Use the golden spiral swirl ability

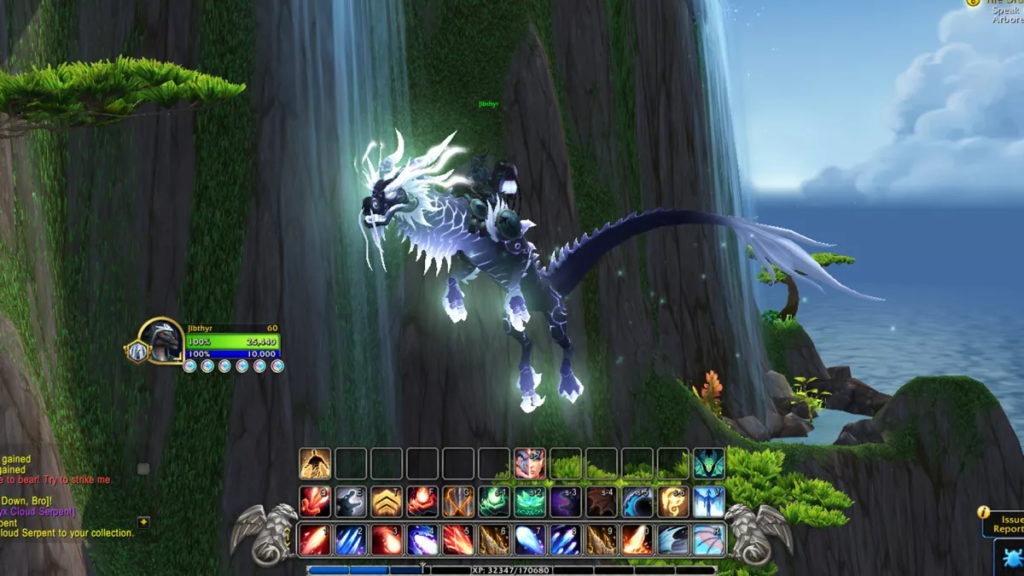(673, 501)
